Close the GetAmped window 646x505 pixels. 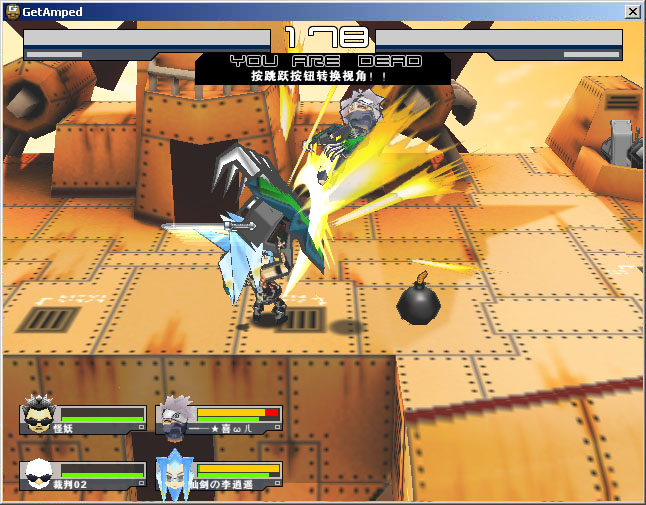click(x=632, y=11)
